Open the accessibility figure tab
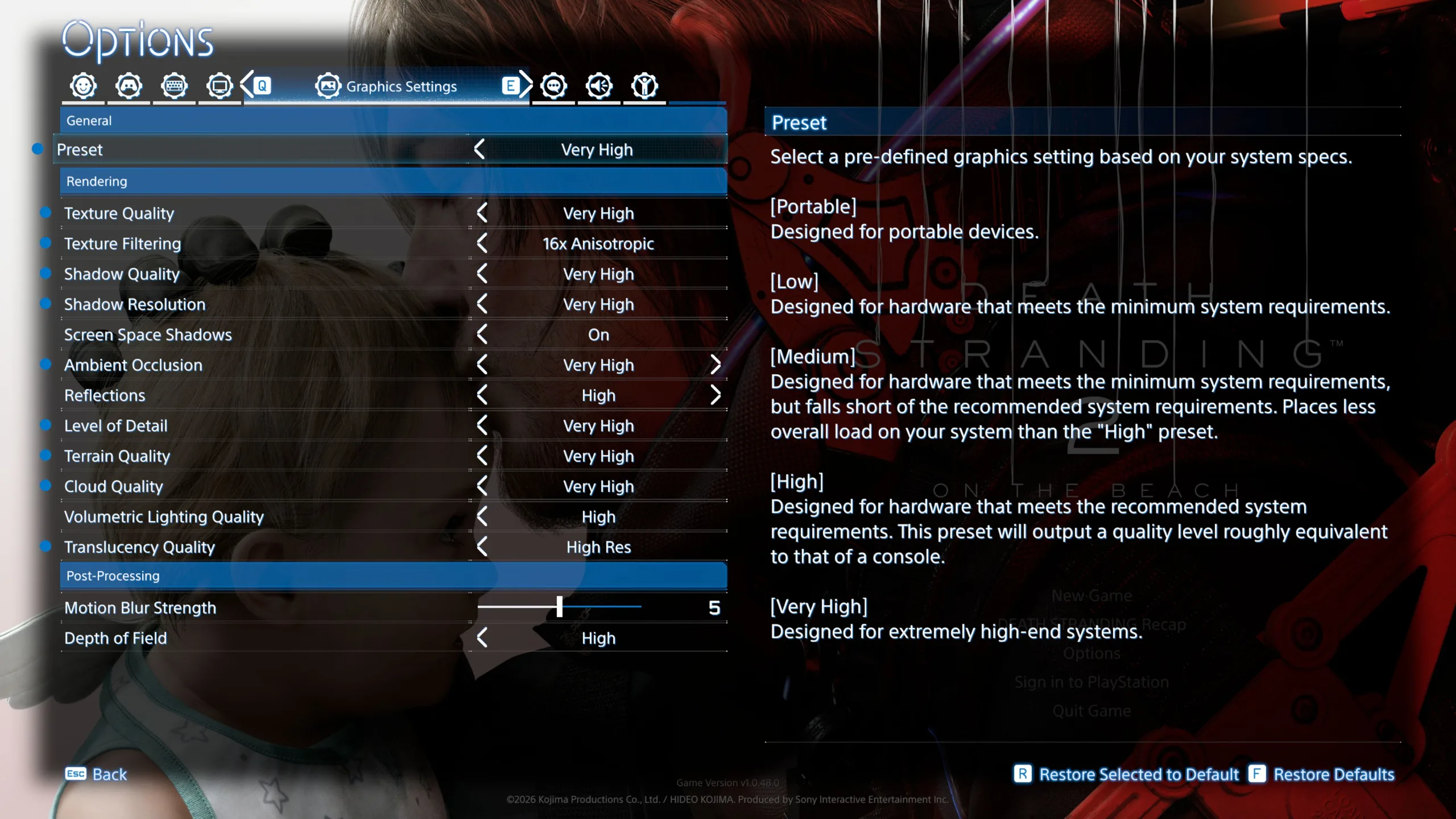The image size is (1456, 819). (x=644, y=86)
